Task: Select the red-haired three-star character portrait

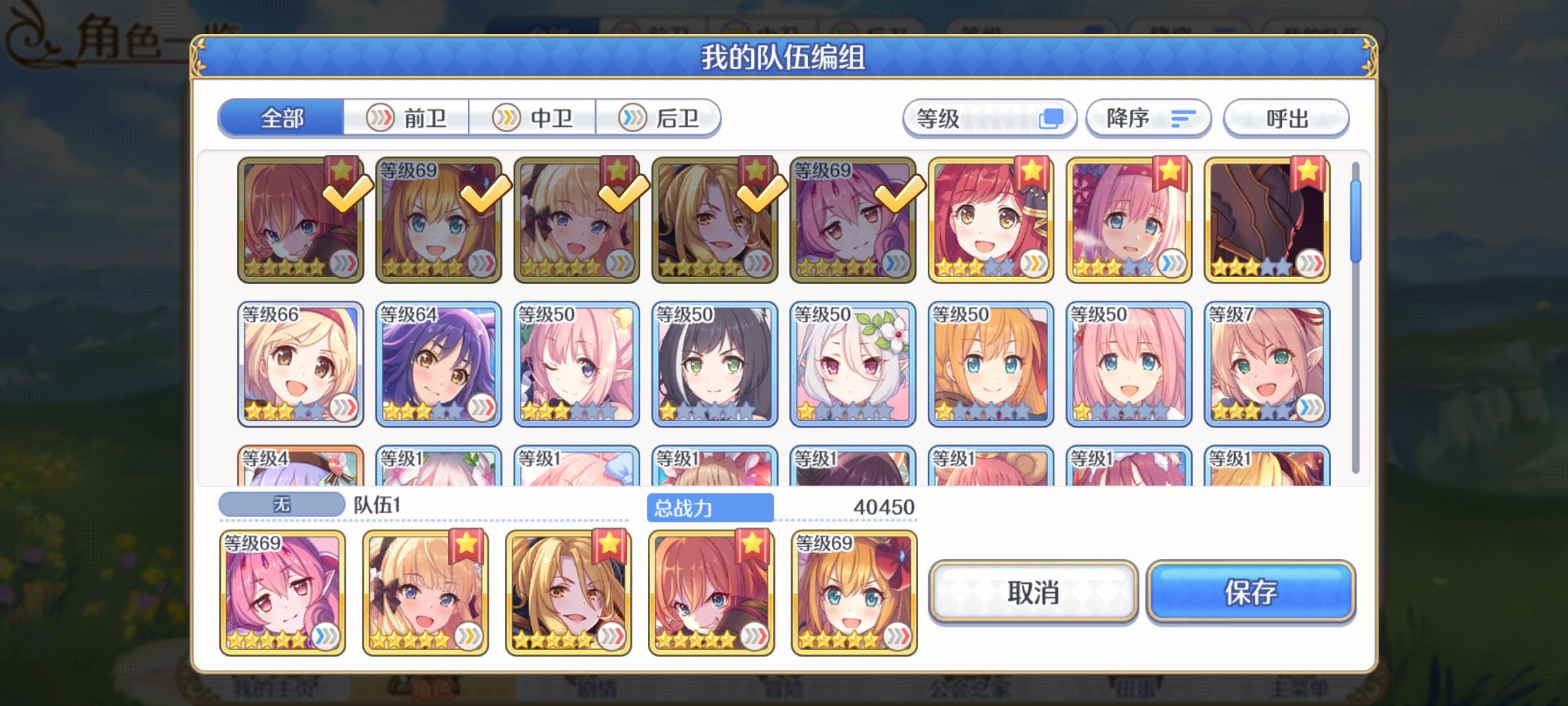Action: point(990,222)
